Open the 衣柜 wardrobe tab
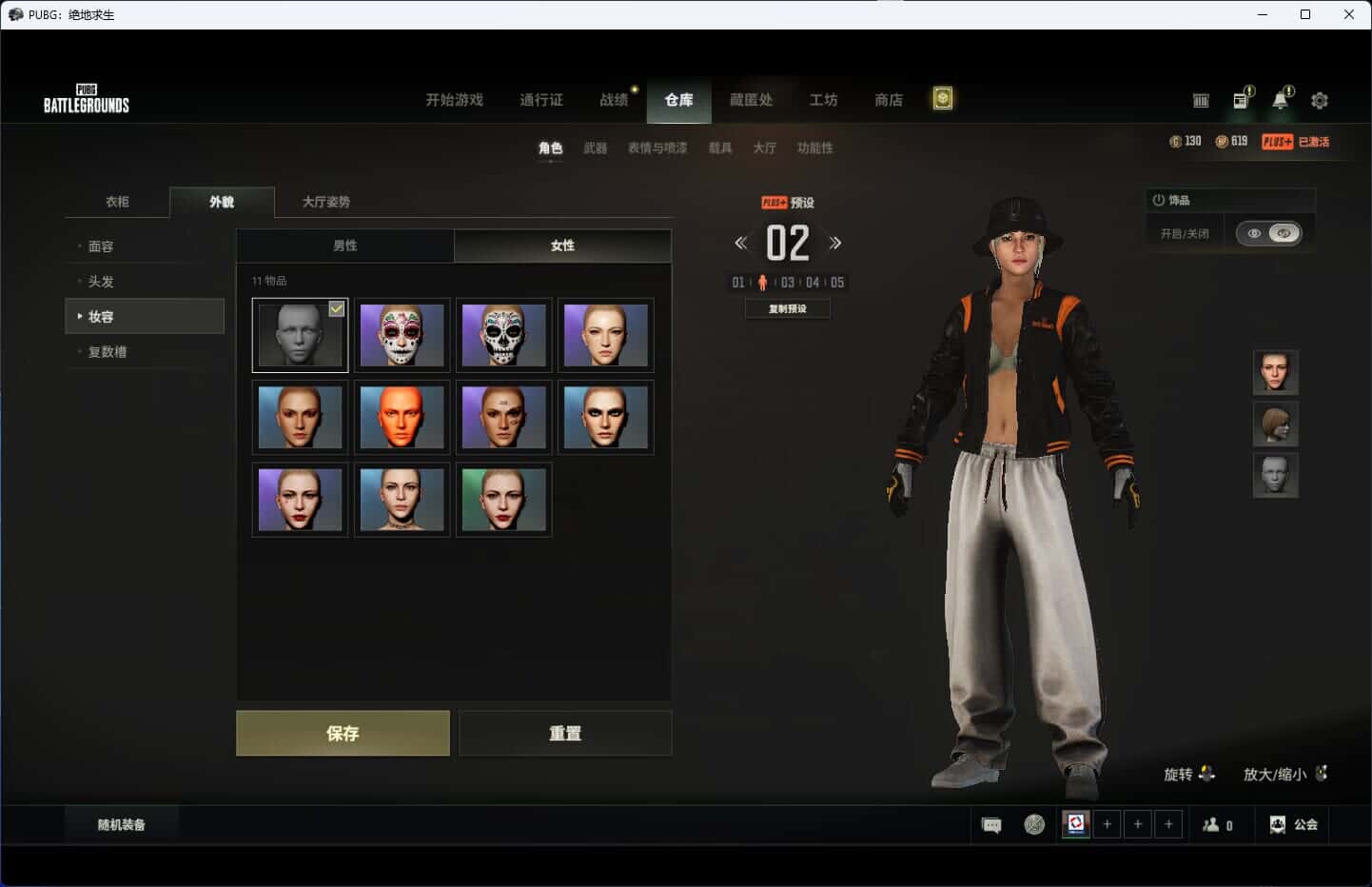Viewport: 1372px width, 887px height. click(x=117, y=202)
